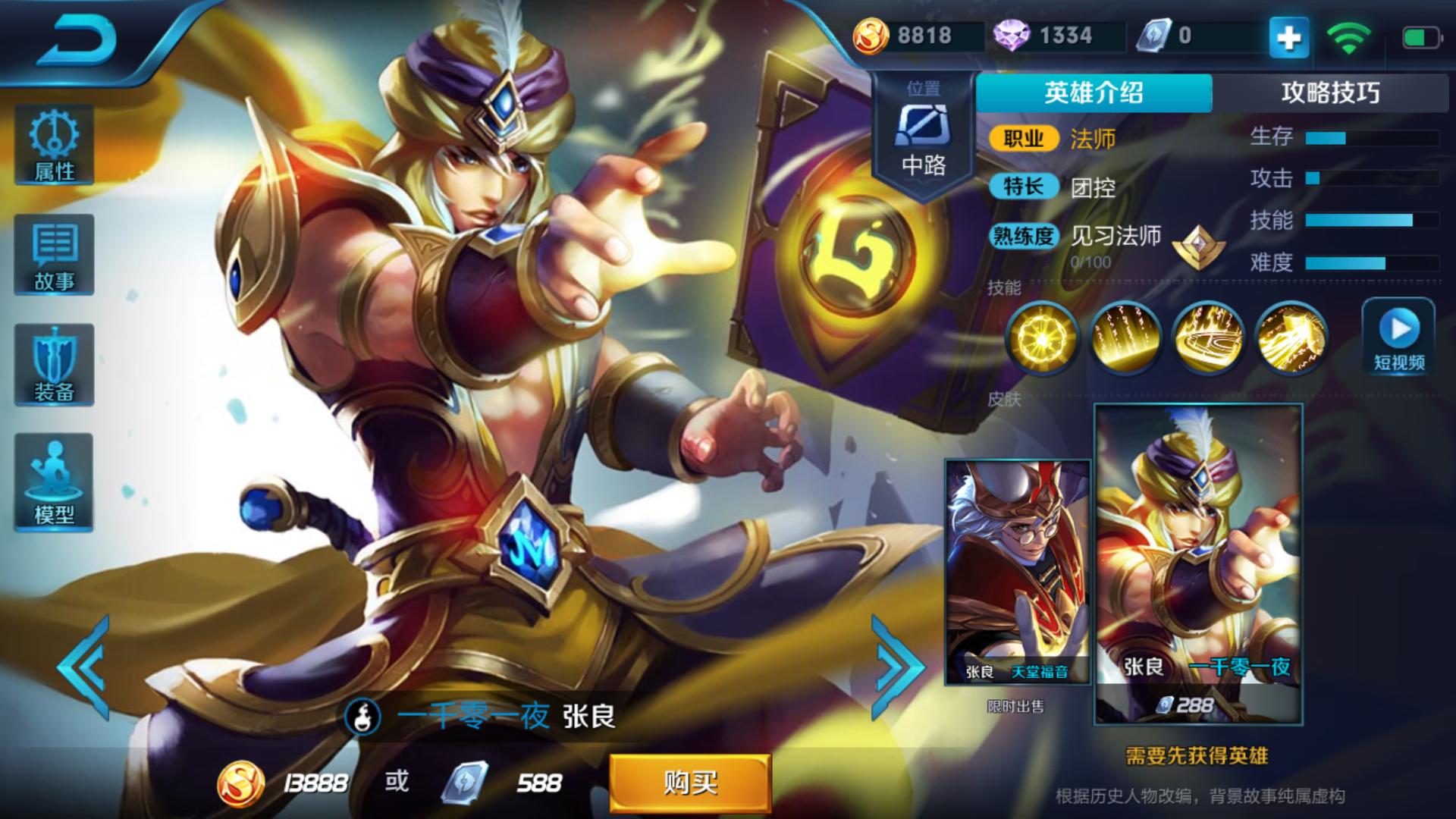The image size is (1456, 819).
Task: Open the 故事 story panel
Action: click(x=54, y=256)
